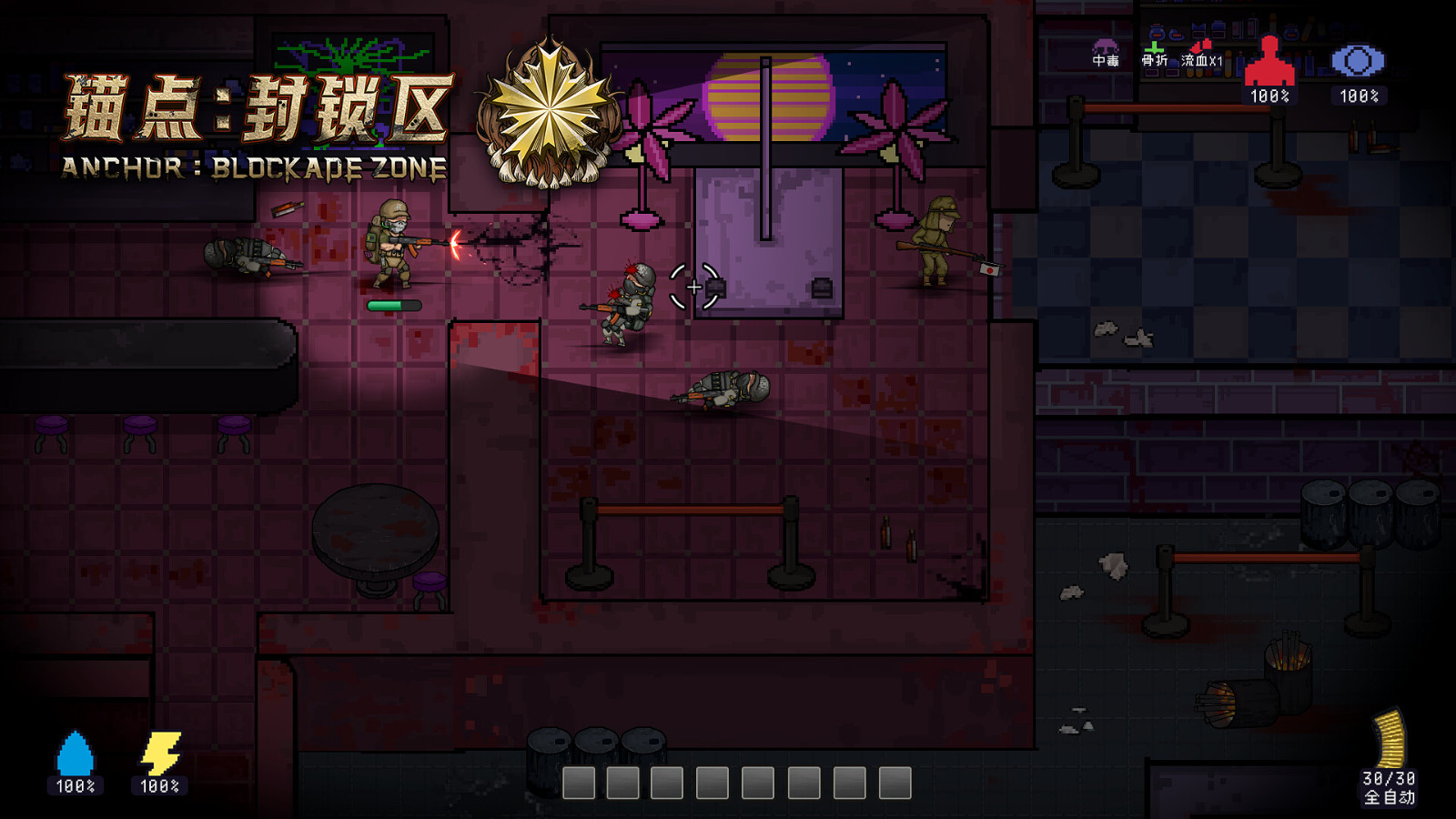
Task: Click the red body 100% indicator
Action: pyautogui.click(x=1270, y=96)
